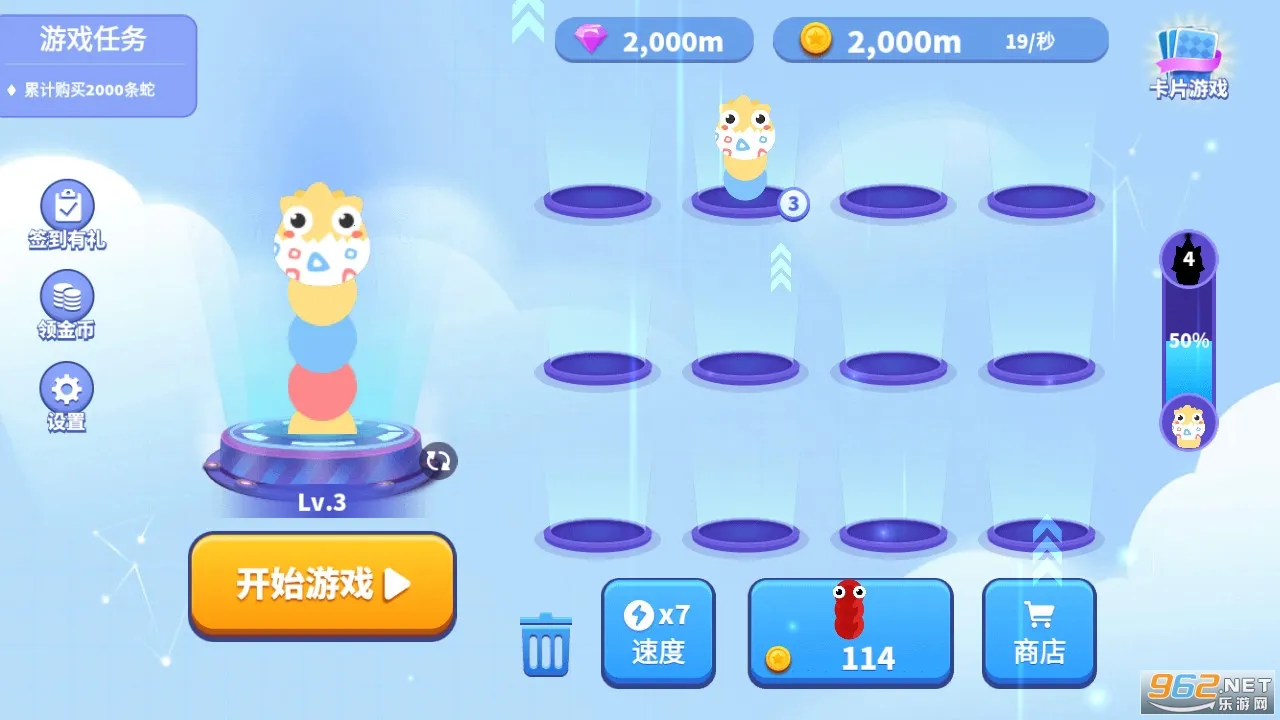The image size is (1280, 720).
Task: Select the snake task 累计购买2000条蛇
Action: click(92, 88)
